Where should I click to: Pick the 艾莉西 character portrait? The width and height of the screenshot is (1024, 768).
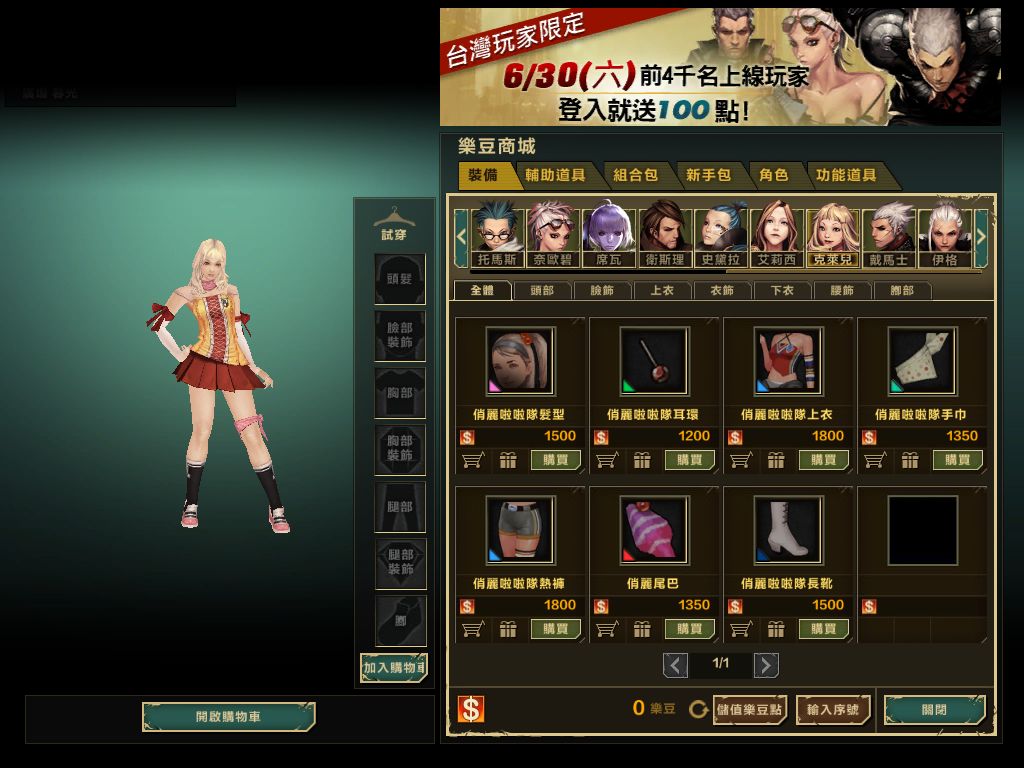[776, 236]
